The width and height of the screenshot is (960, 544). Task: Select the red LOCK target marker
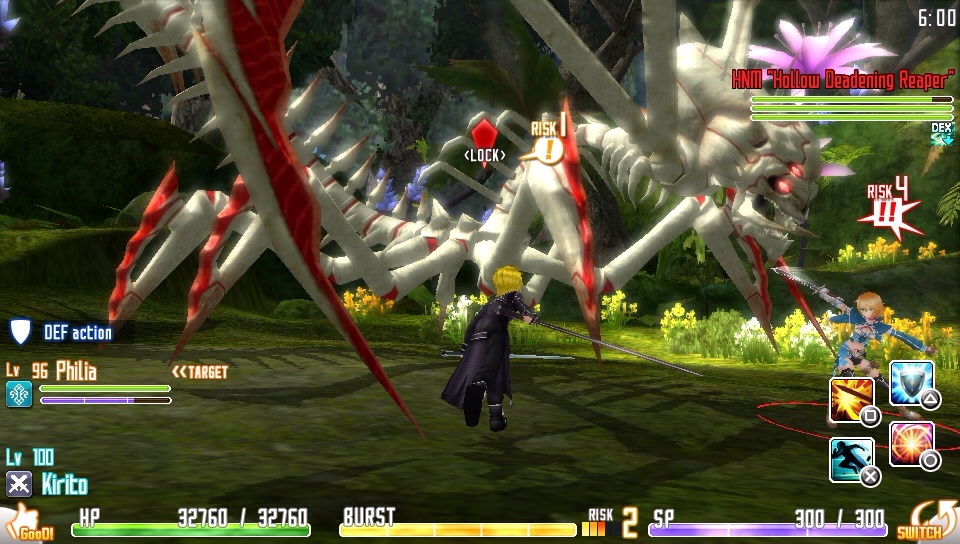coord(485,134)
